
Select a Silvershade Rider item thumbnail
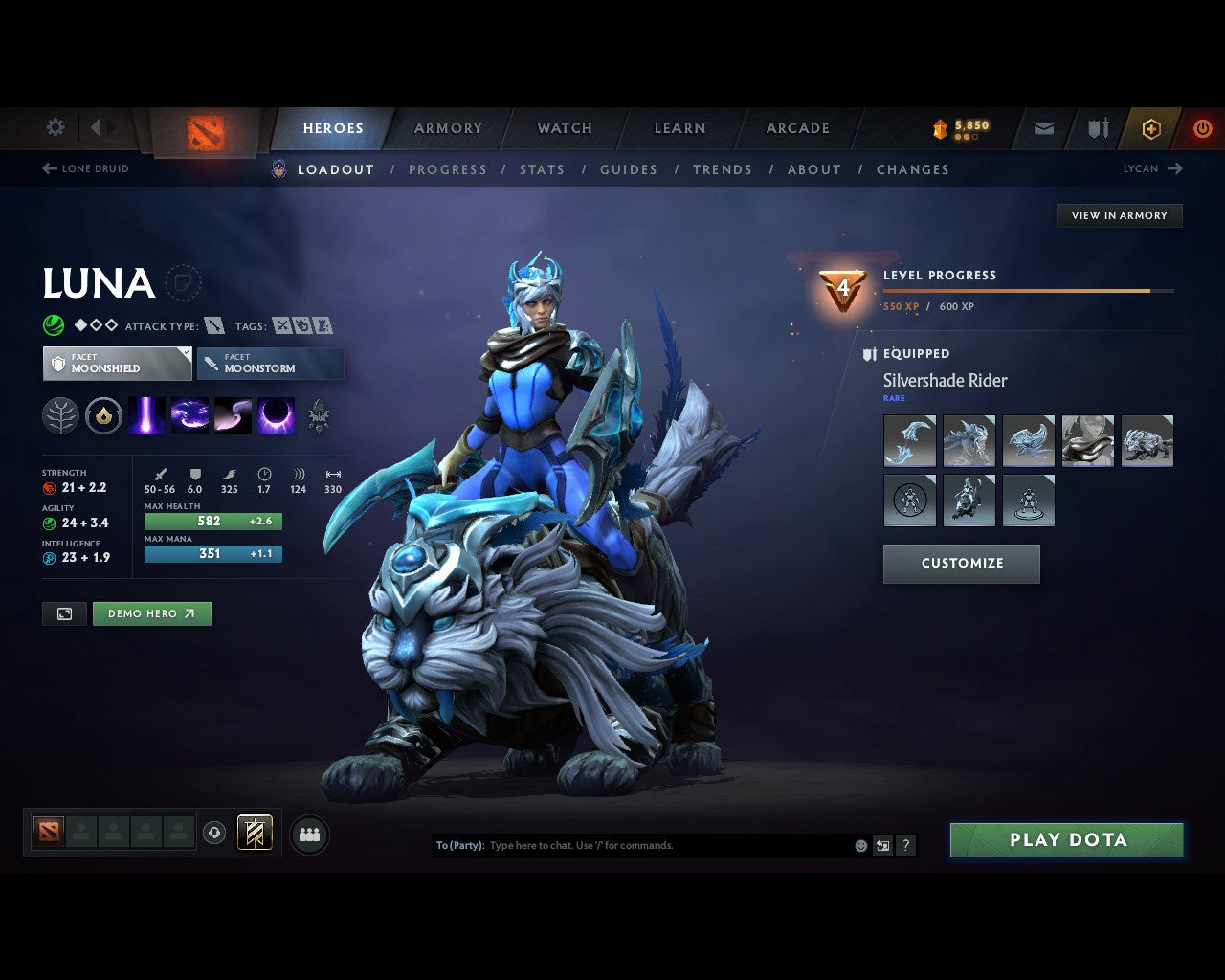pyautogui.click(x=909, y=440)
